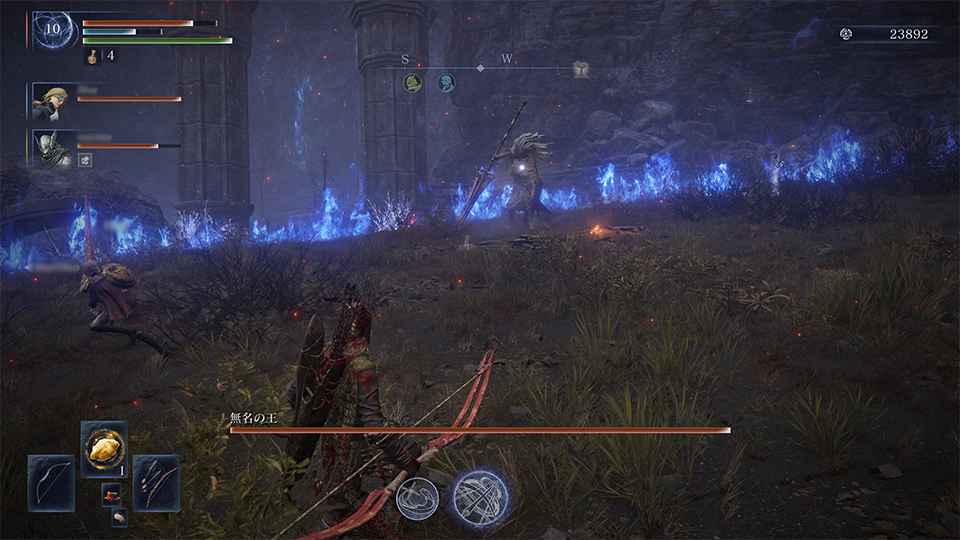The width and height of the screenshot is (960, 540).
Task: Select the silver-helmed teammate portrait
Action: coord(50,148)
